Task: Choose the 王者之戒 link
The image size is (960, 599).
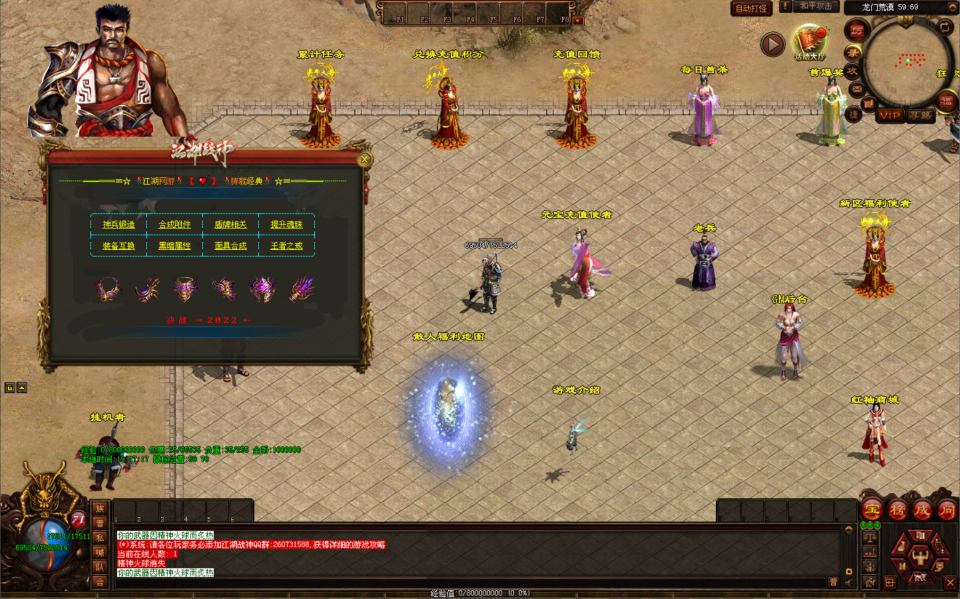Action: 285,244
